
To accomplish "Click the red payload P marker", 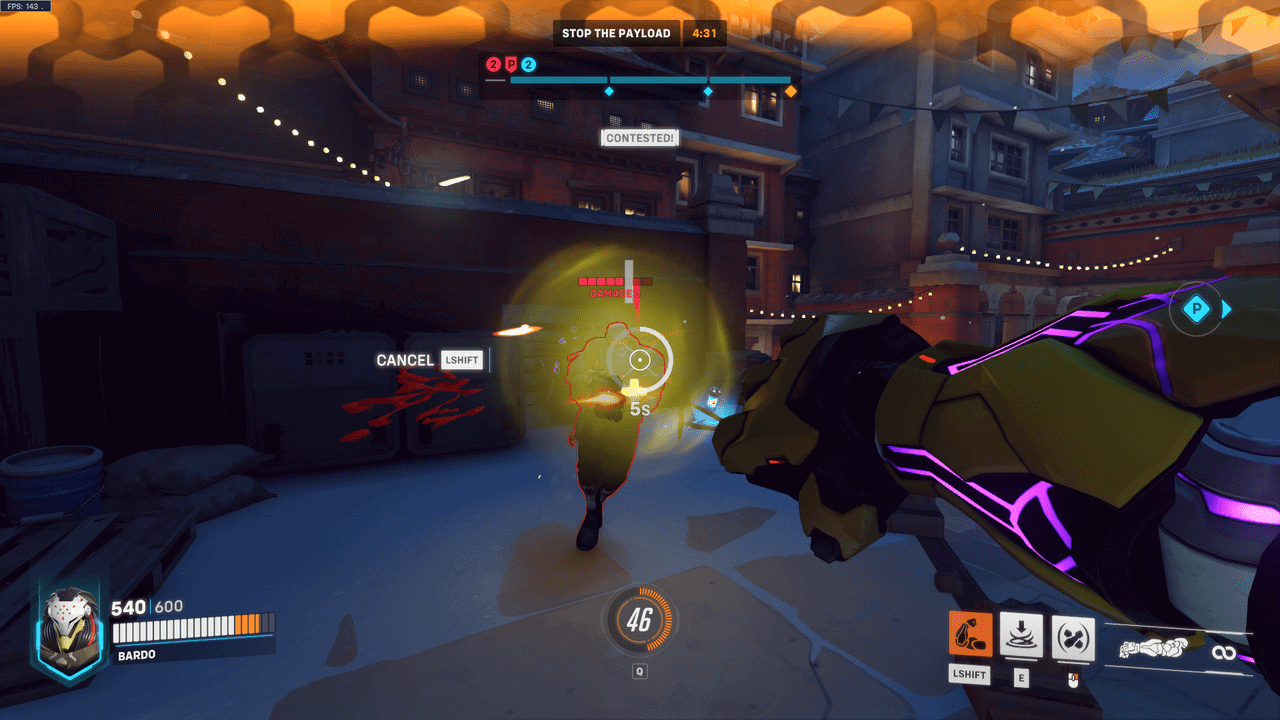I will click(x=511, y=65).
